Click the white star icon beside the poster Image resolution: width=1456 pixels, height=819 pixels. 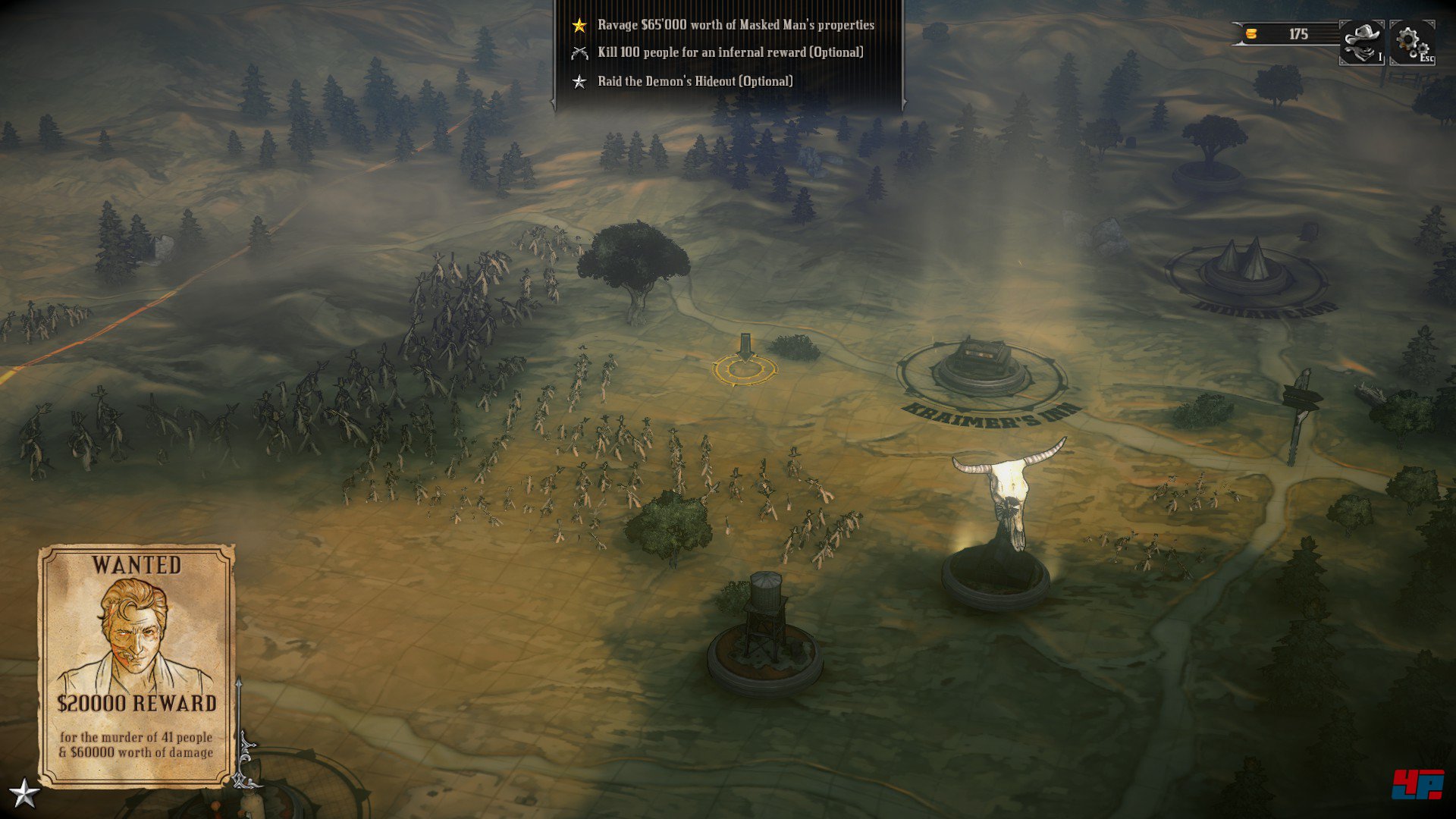(24, 793)
